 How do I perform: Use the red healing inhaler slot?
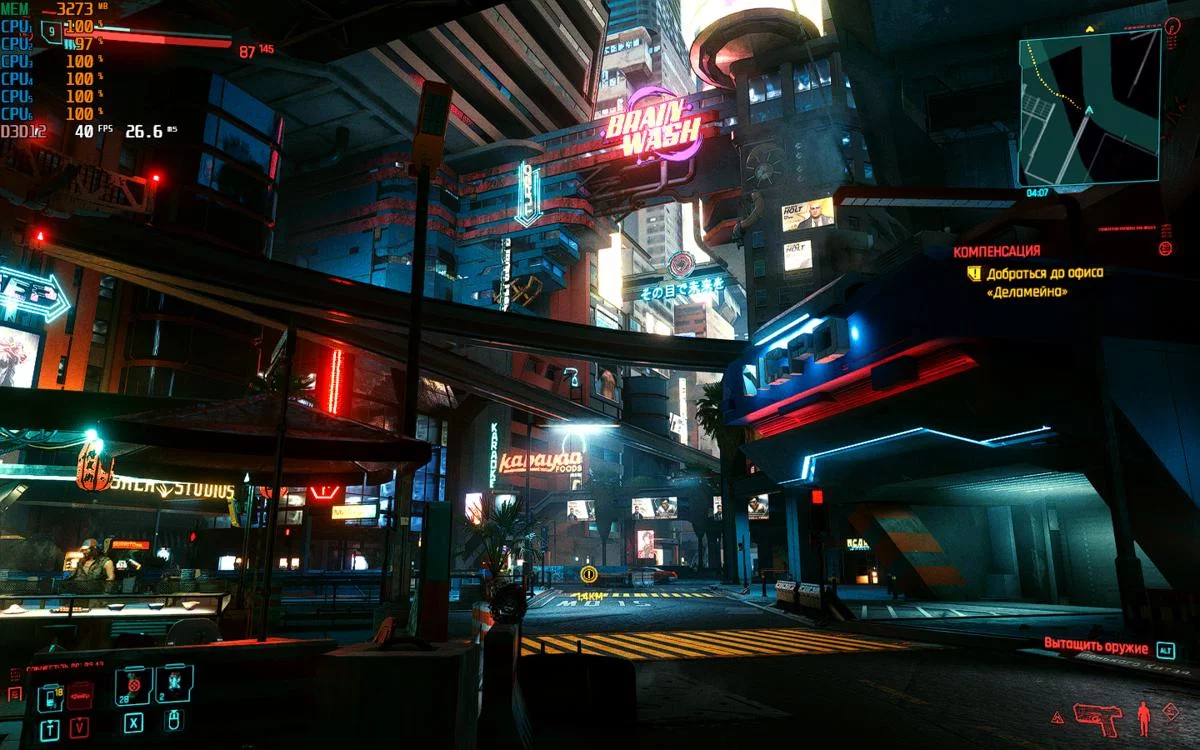133,686
